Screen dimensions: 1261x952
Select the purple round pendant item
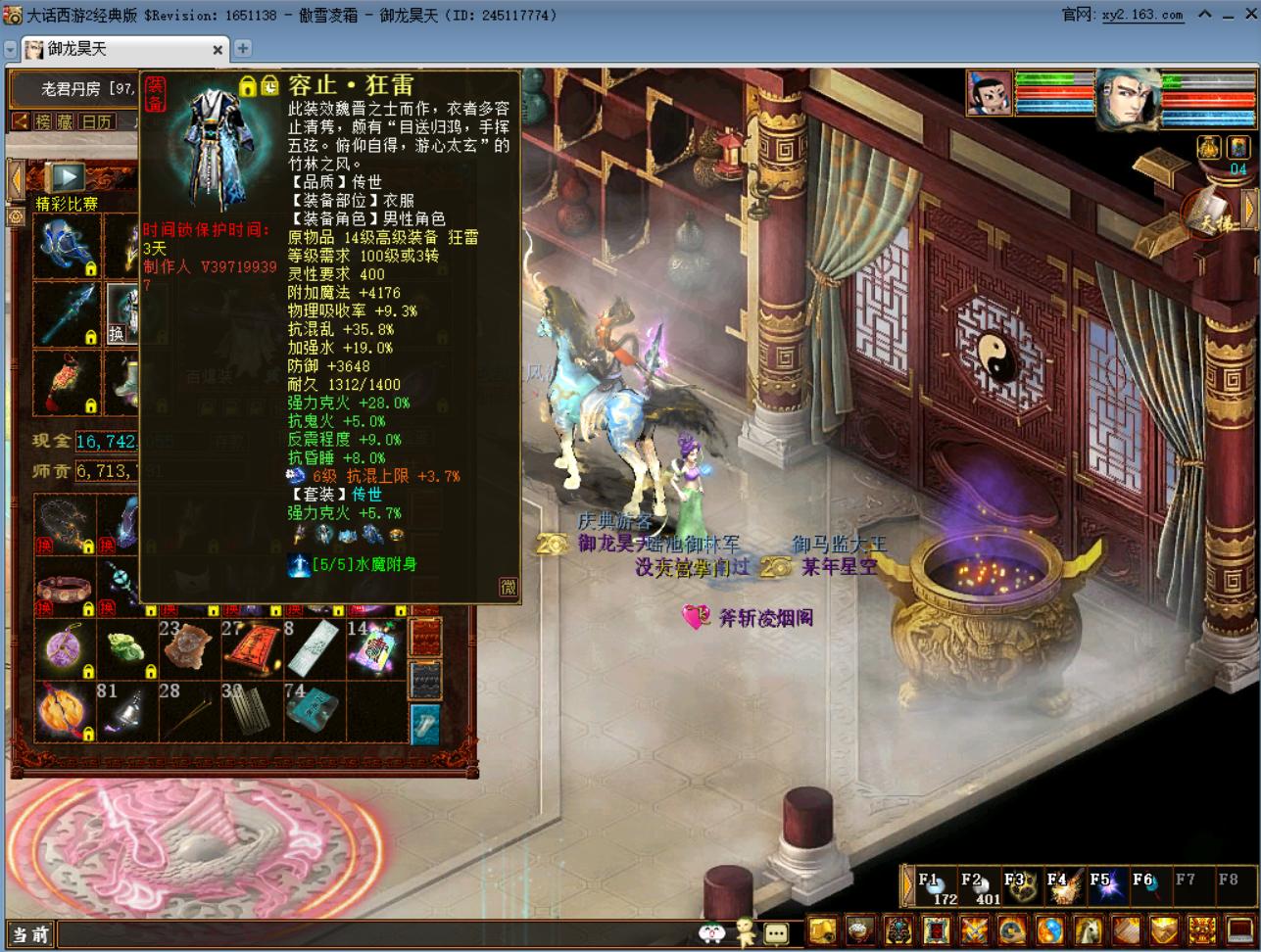pos(66,648)
